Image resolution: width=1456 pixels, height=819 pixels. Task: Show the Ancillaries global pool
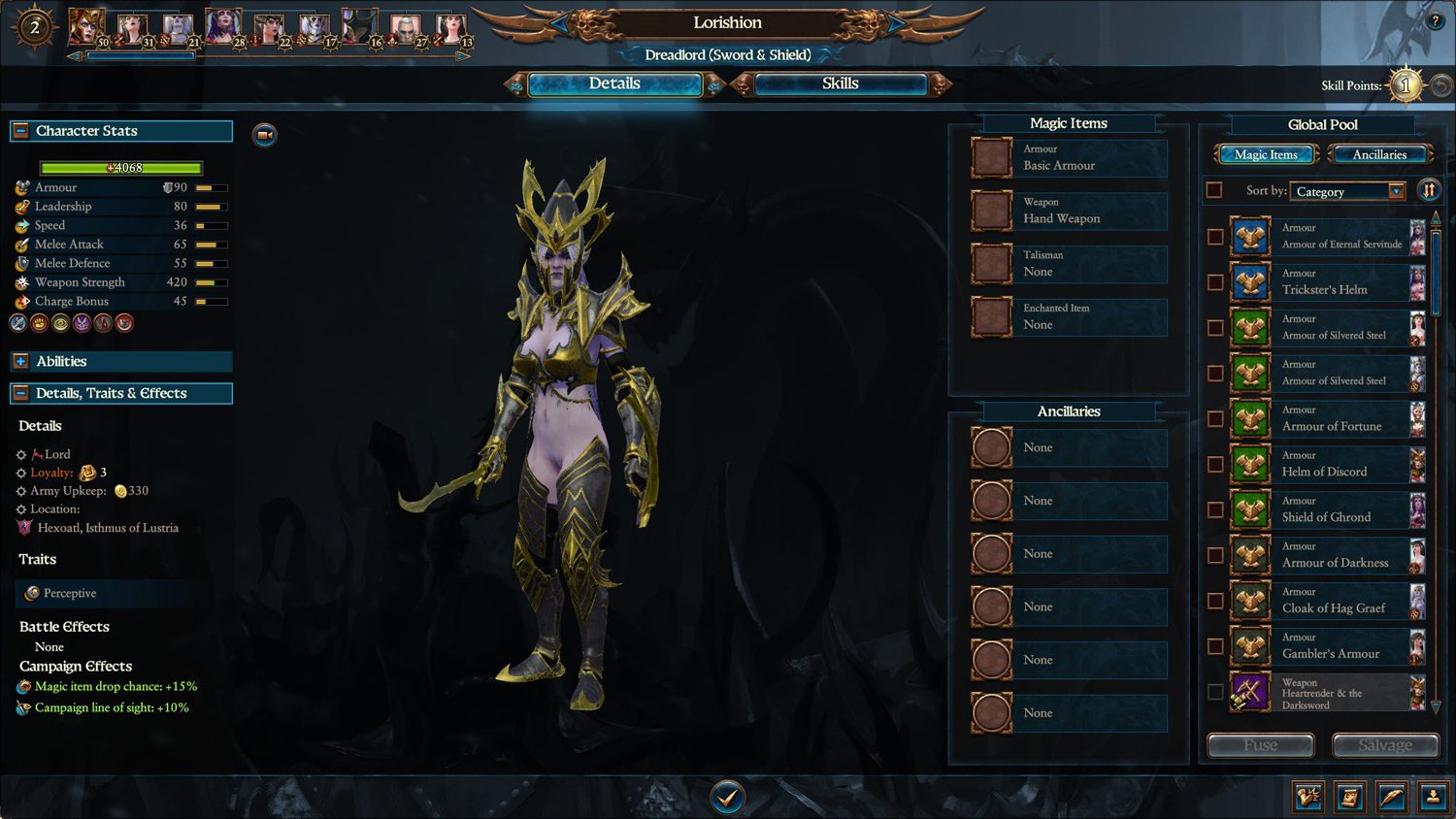1379,154
